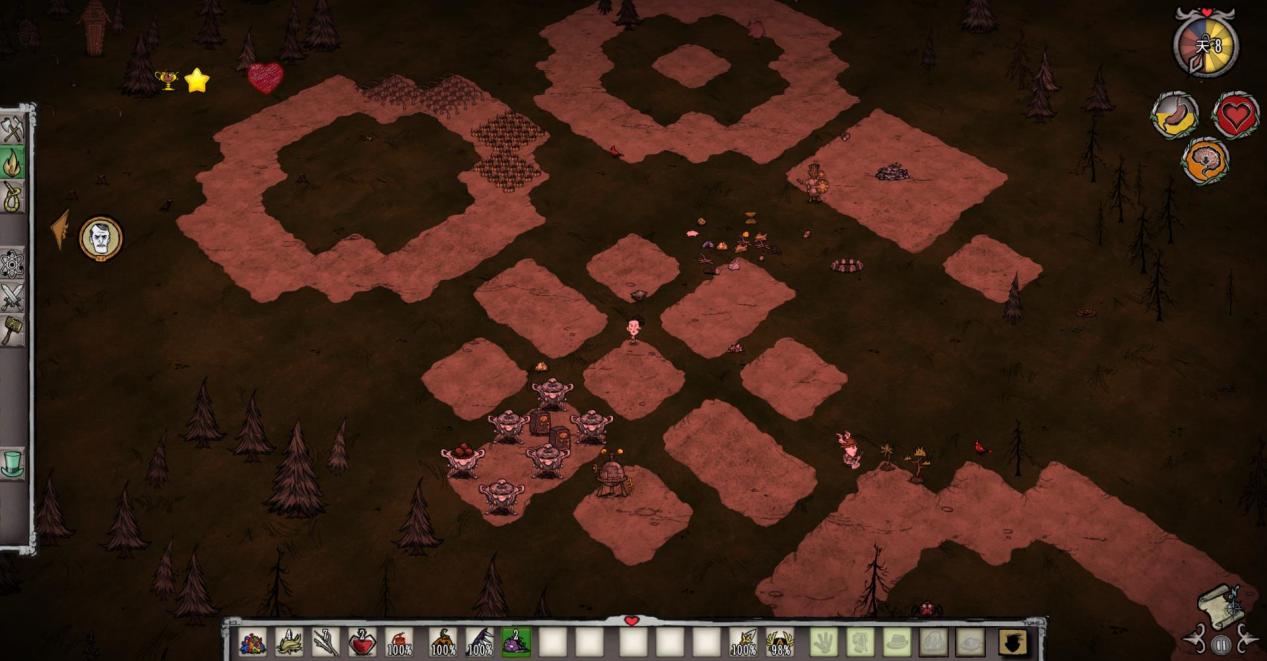The width and height of the screenshot is (1267, 661).
Task: Open the map scroll
Action: click(x=1222, y=603)
